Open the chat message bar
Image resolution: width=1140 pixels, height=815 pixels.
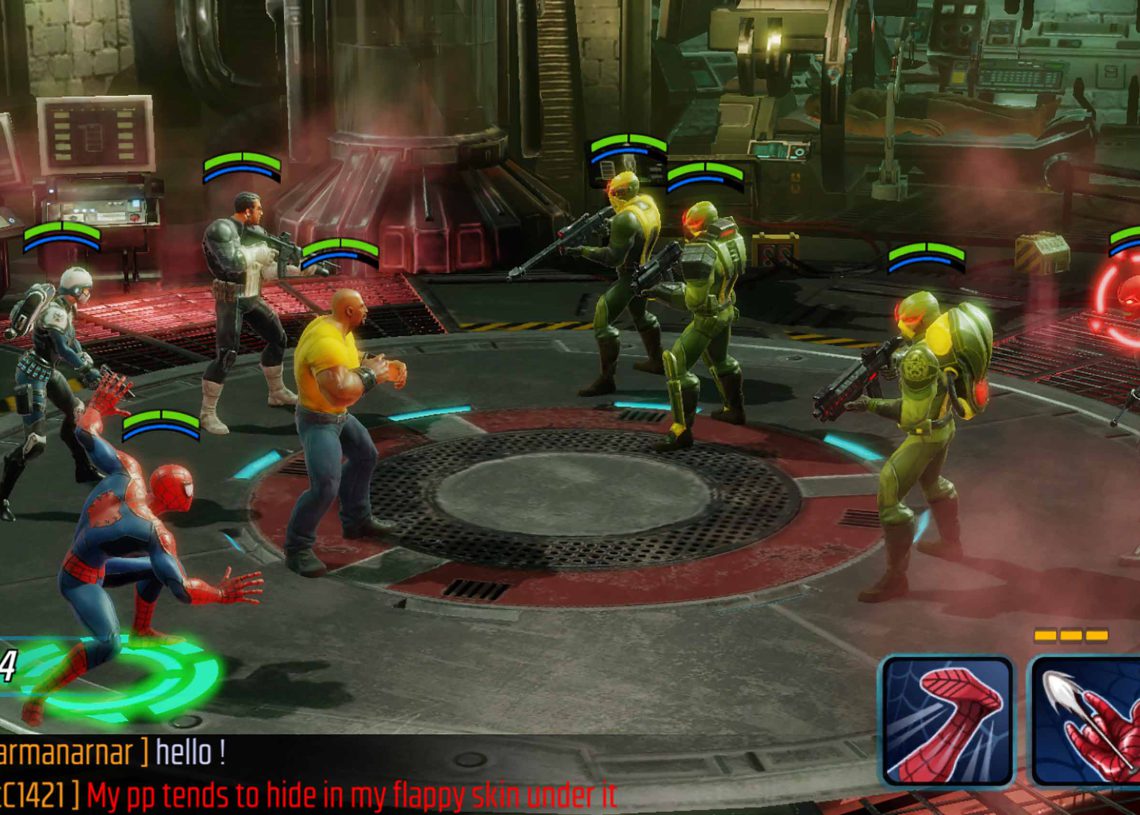coord(400,775)
